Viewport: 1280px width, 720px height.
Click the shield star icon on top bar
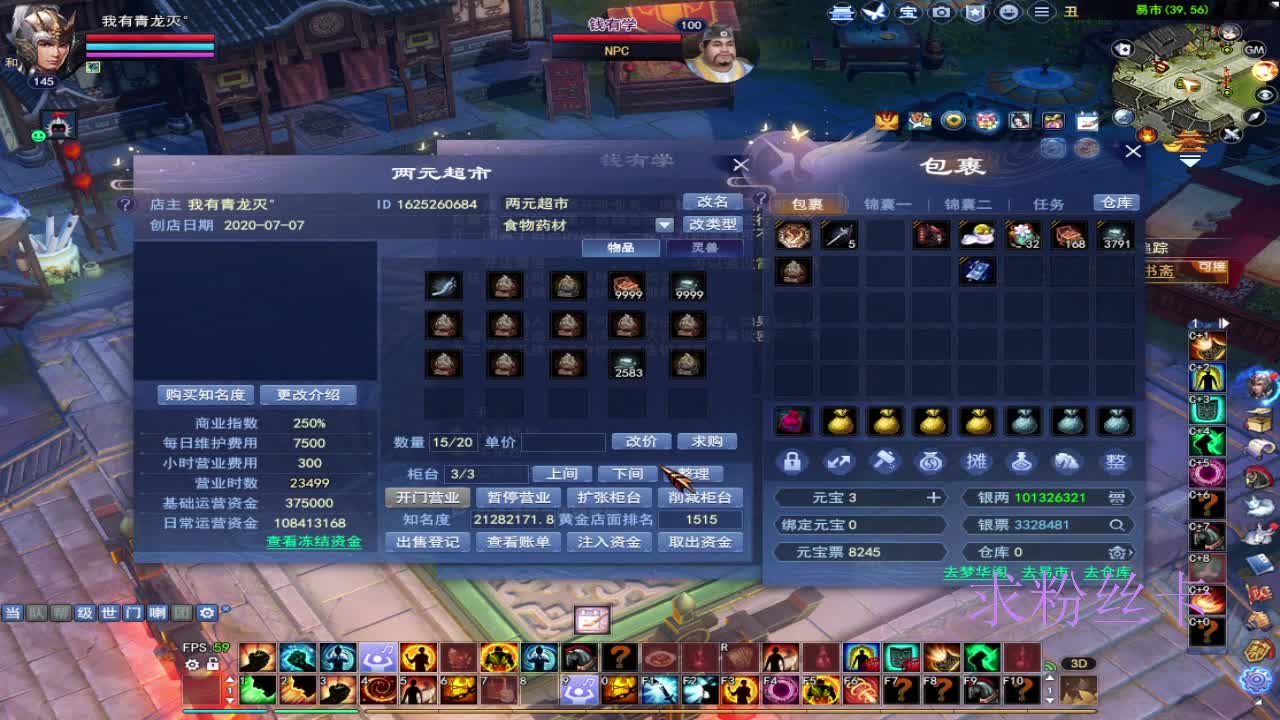point(972,12)
